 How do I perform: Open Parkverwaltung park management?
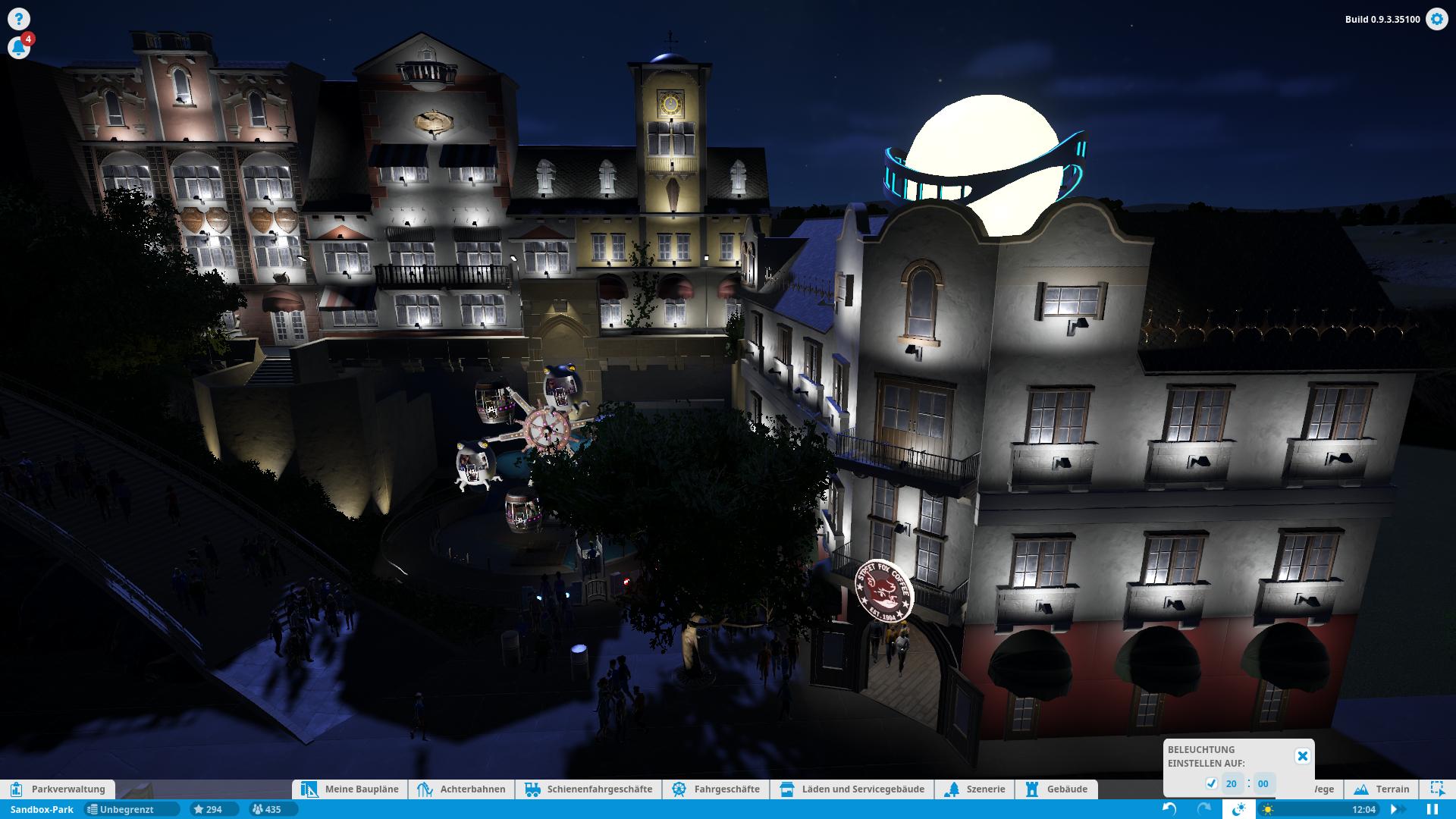[59, 789]
